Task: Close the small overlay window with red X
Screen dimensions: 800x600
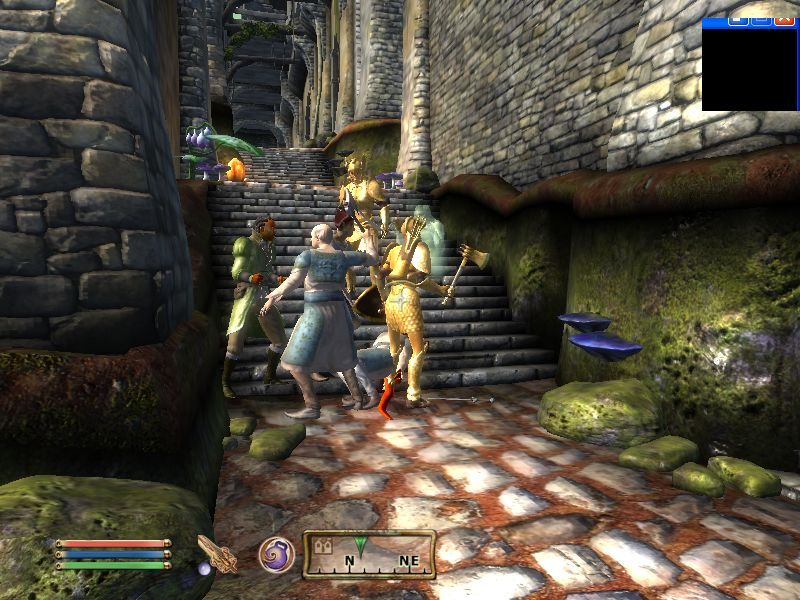Action: tap(786, 18)
